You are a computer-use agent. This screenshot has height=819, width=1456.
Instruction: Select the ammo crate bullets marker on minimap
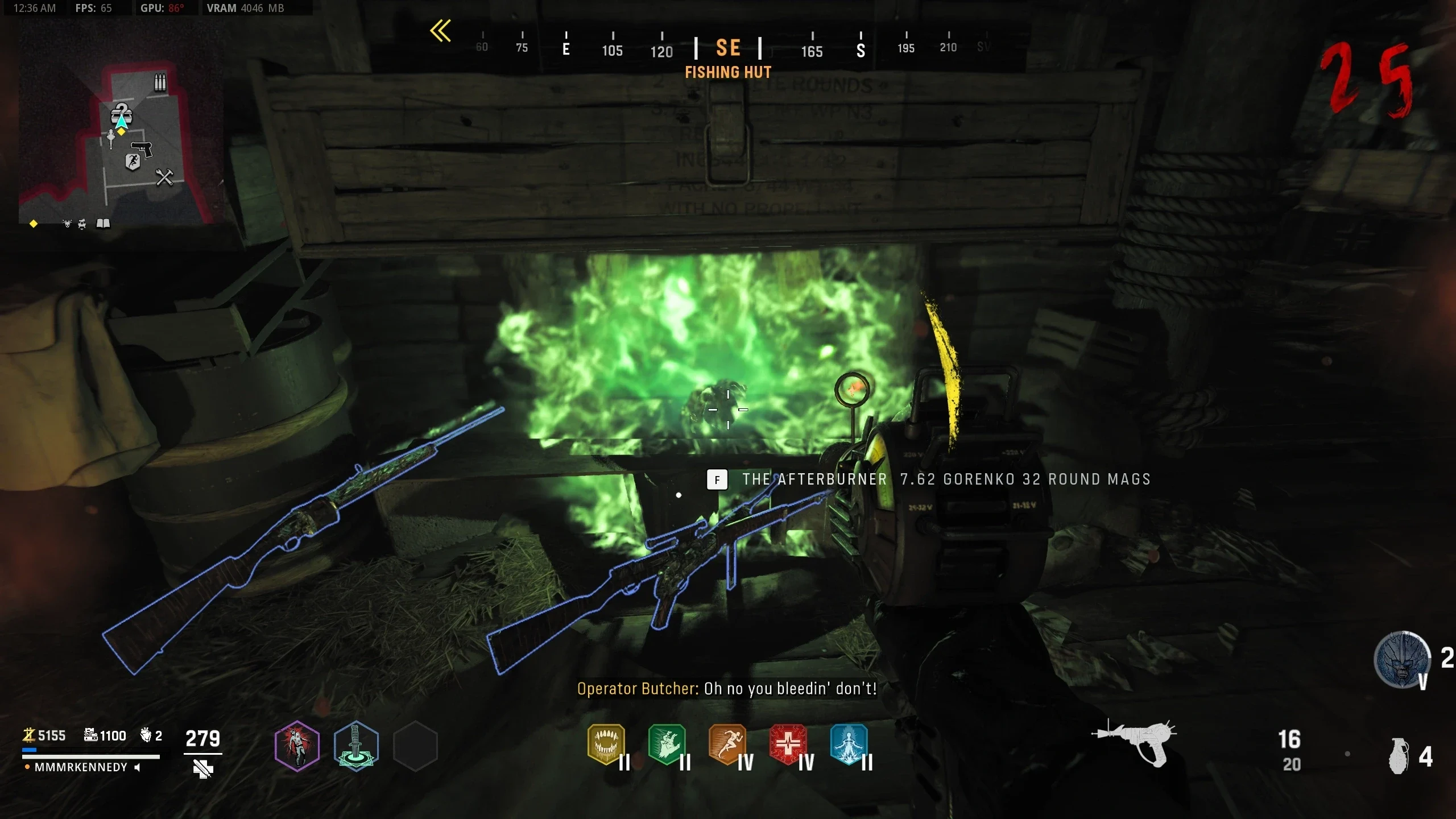160,82
